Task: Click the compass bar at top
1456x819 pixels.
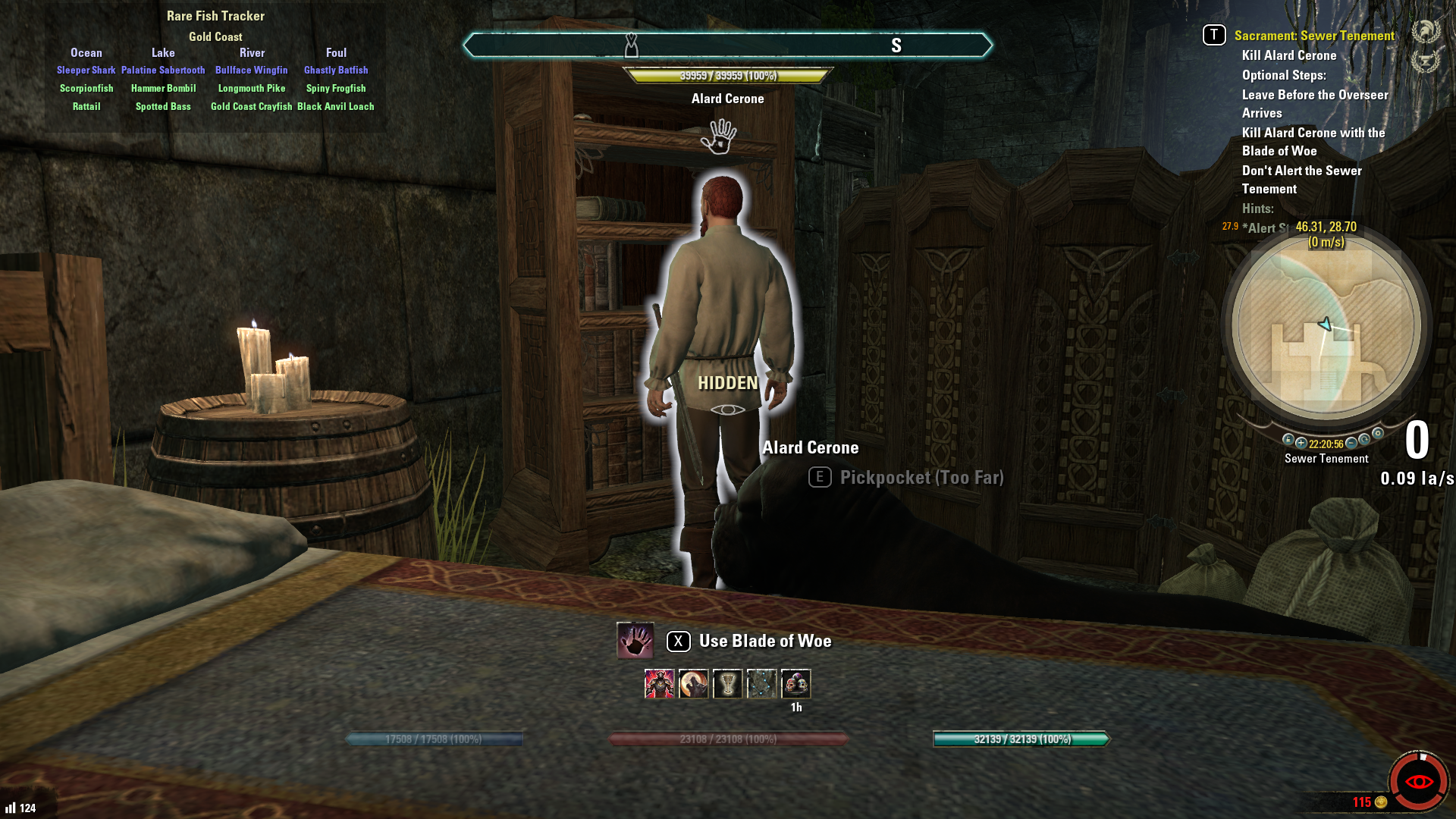Action: click(x=727, y=45)
